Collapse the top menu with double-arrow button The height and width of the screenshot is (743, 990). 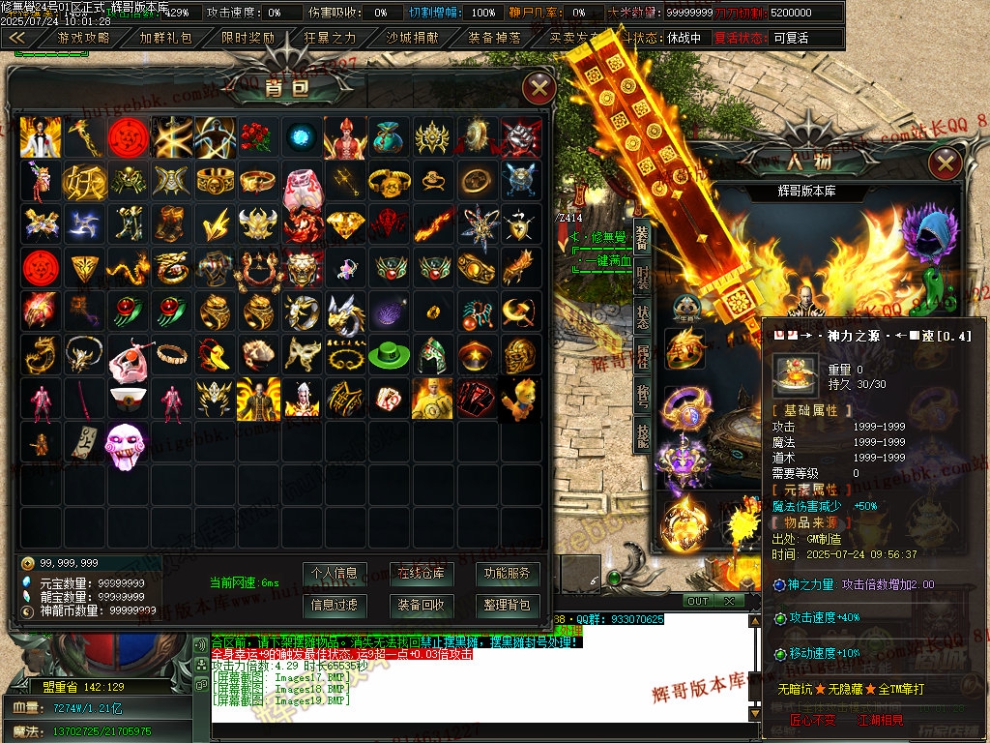(17, 38)
